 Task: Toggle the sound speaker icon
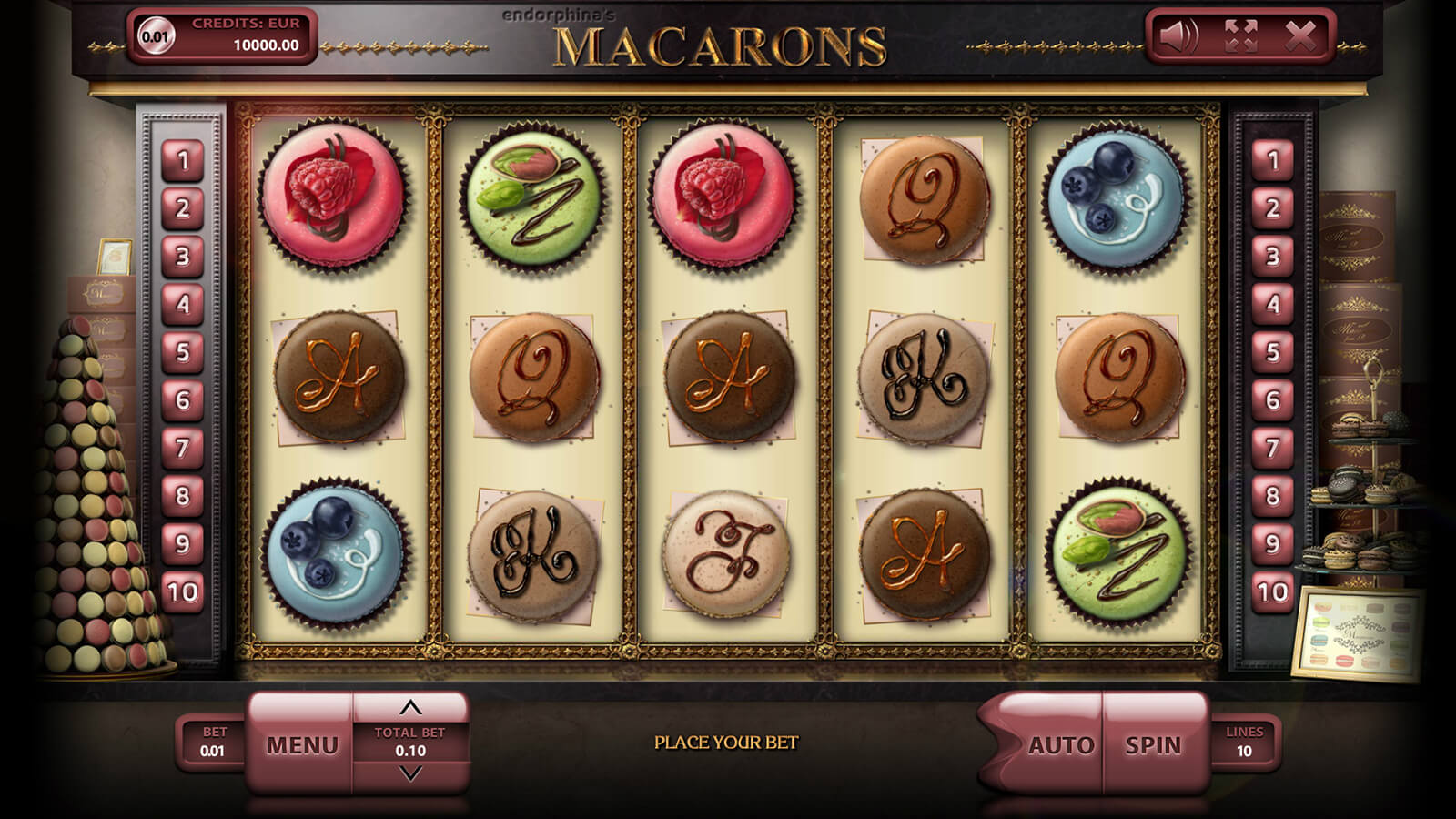[x=1178, y=36]
